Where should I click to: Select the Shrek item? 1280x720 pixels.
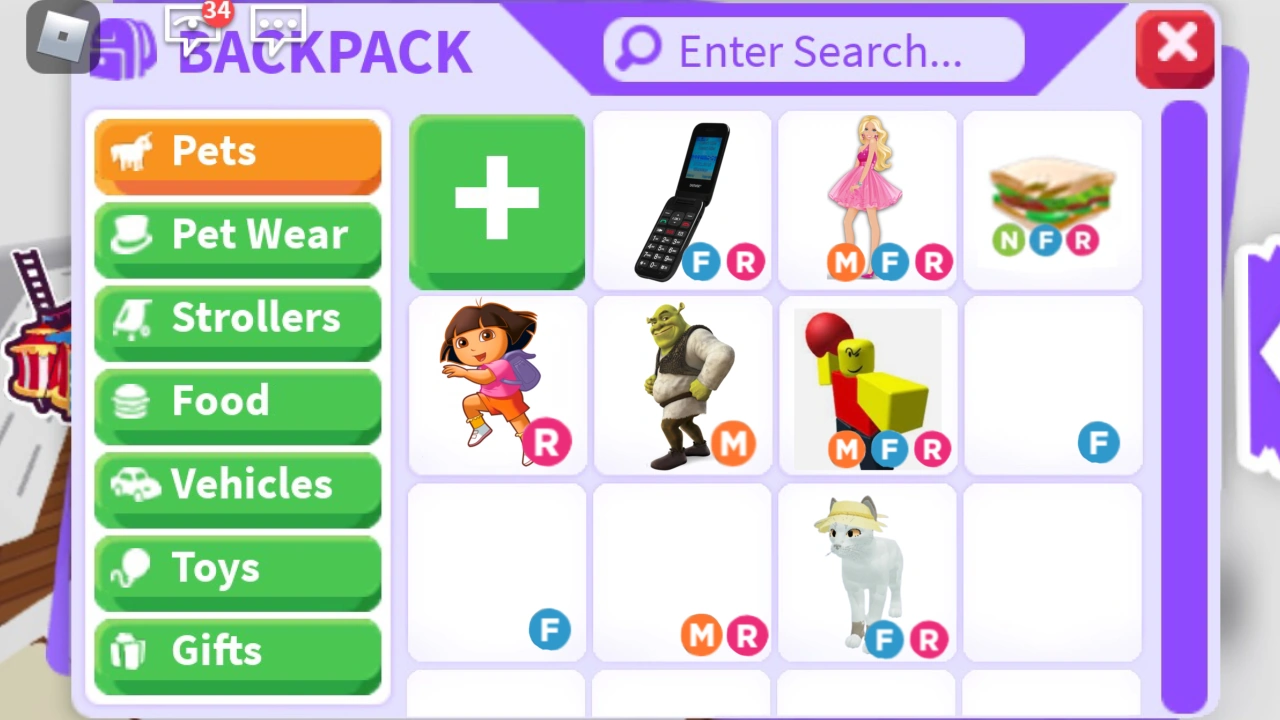683,385
